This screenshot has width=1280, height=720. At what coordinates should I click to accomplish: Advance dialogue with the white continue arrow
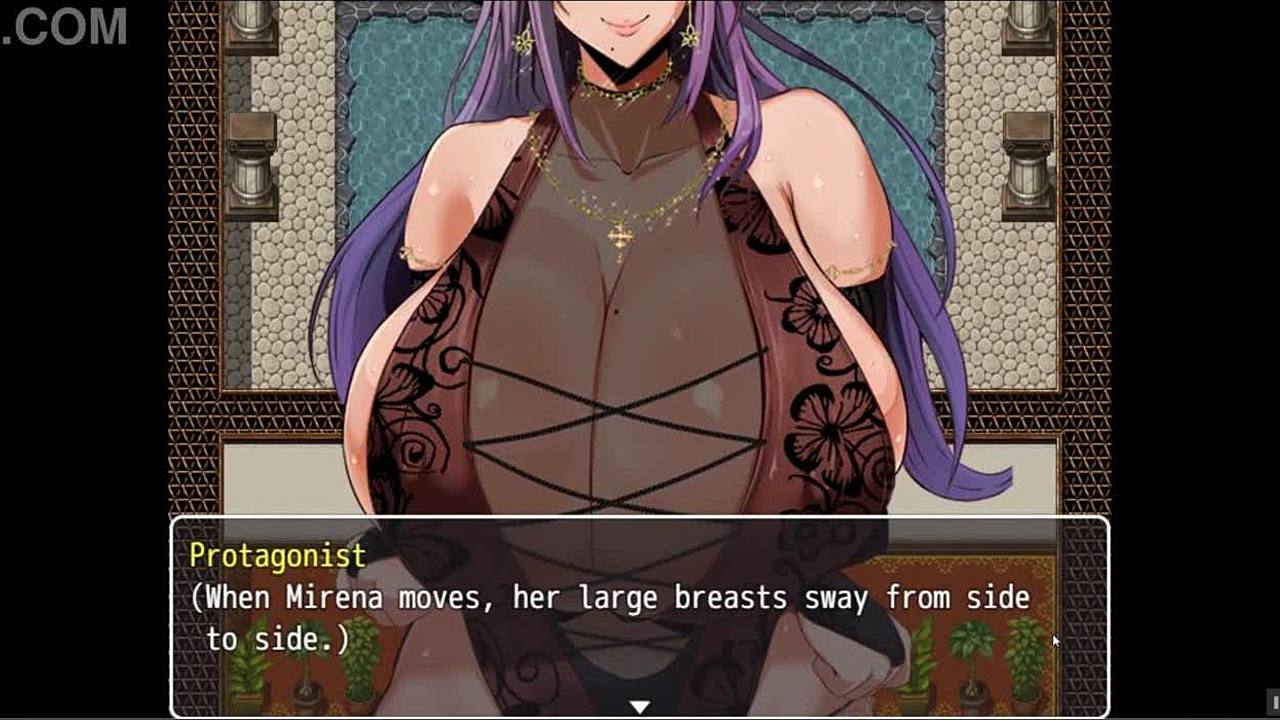click(x=639, y=706)
